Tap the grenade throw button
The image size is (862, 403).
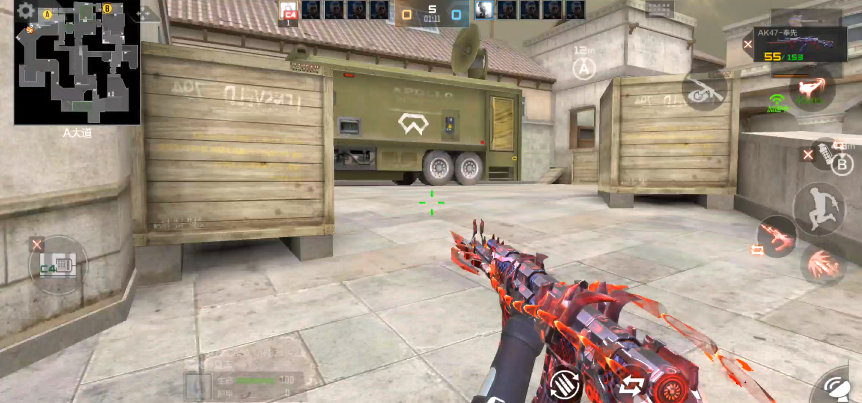pos(823,155)
